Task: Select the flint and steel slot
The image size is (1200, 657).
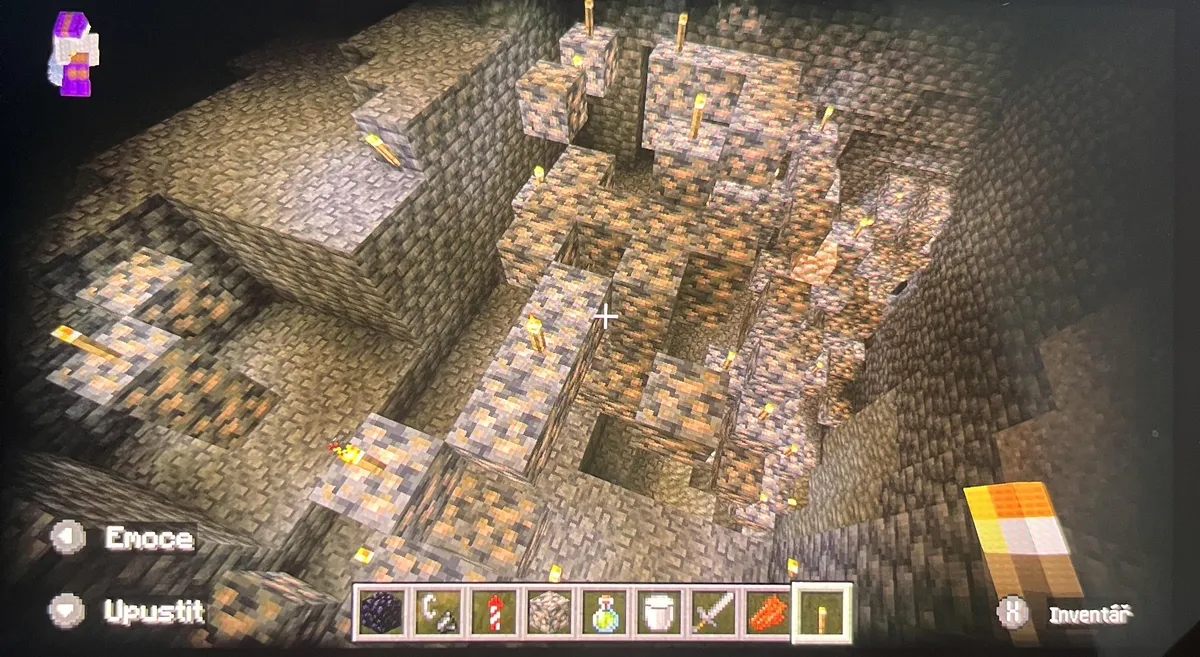Action: click(437, 611)
